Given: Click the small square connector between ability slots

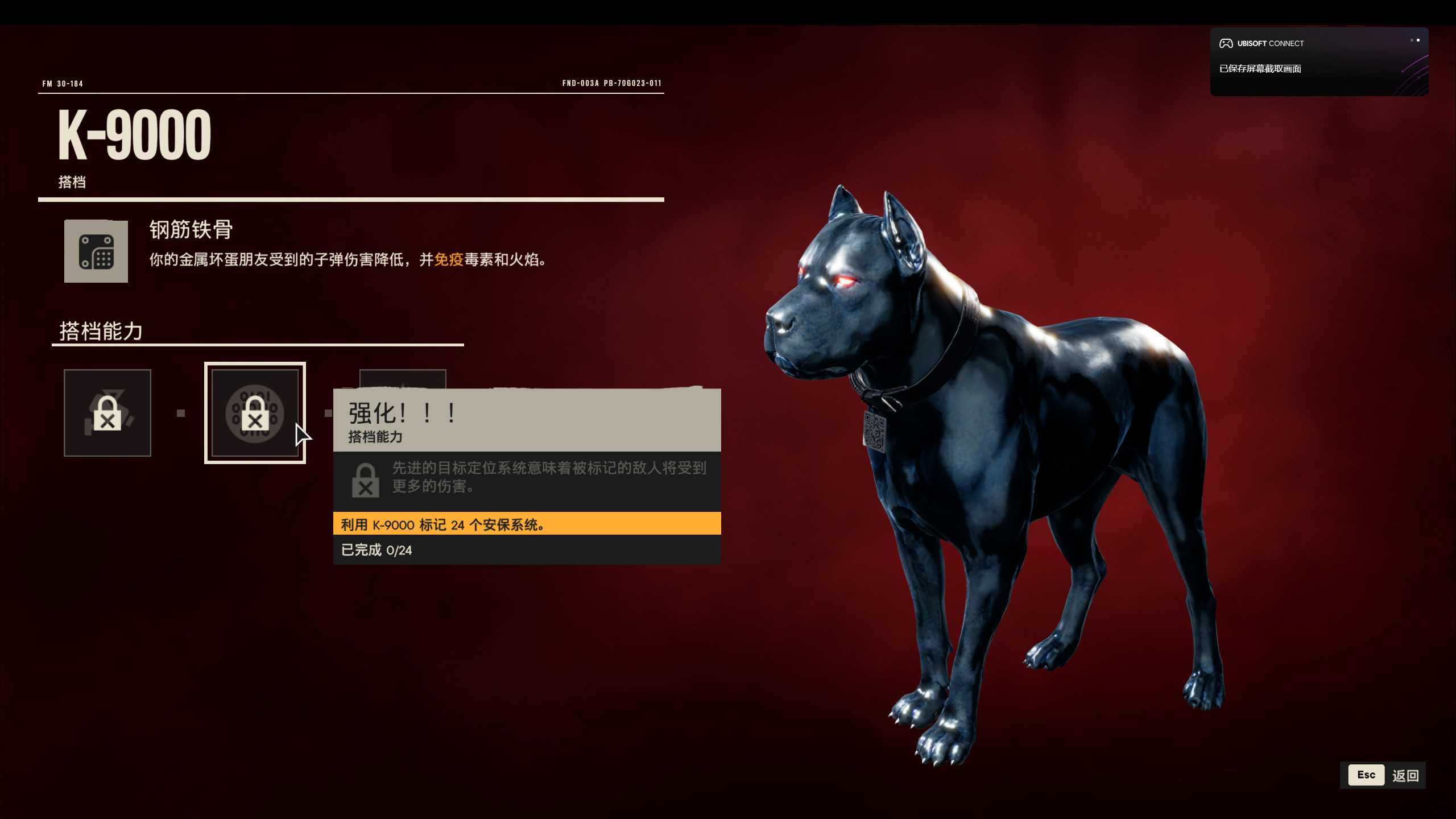Looking at the screenshot, I should (x=181, y=413).
